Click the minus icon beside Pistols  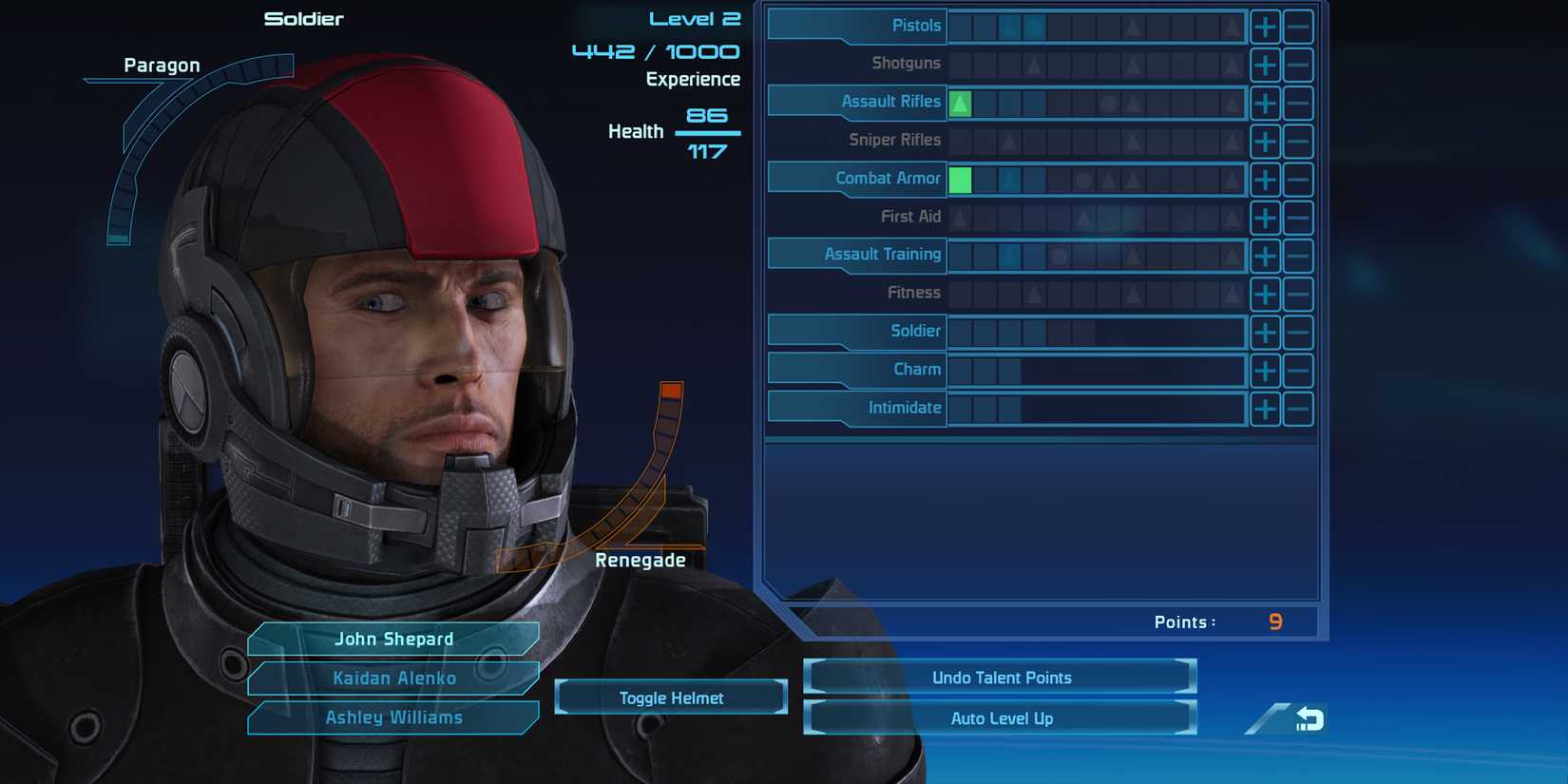click(x=1298, y=27)
